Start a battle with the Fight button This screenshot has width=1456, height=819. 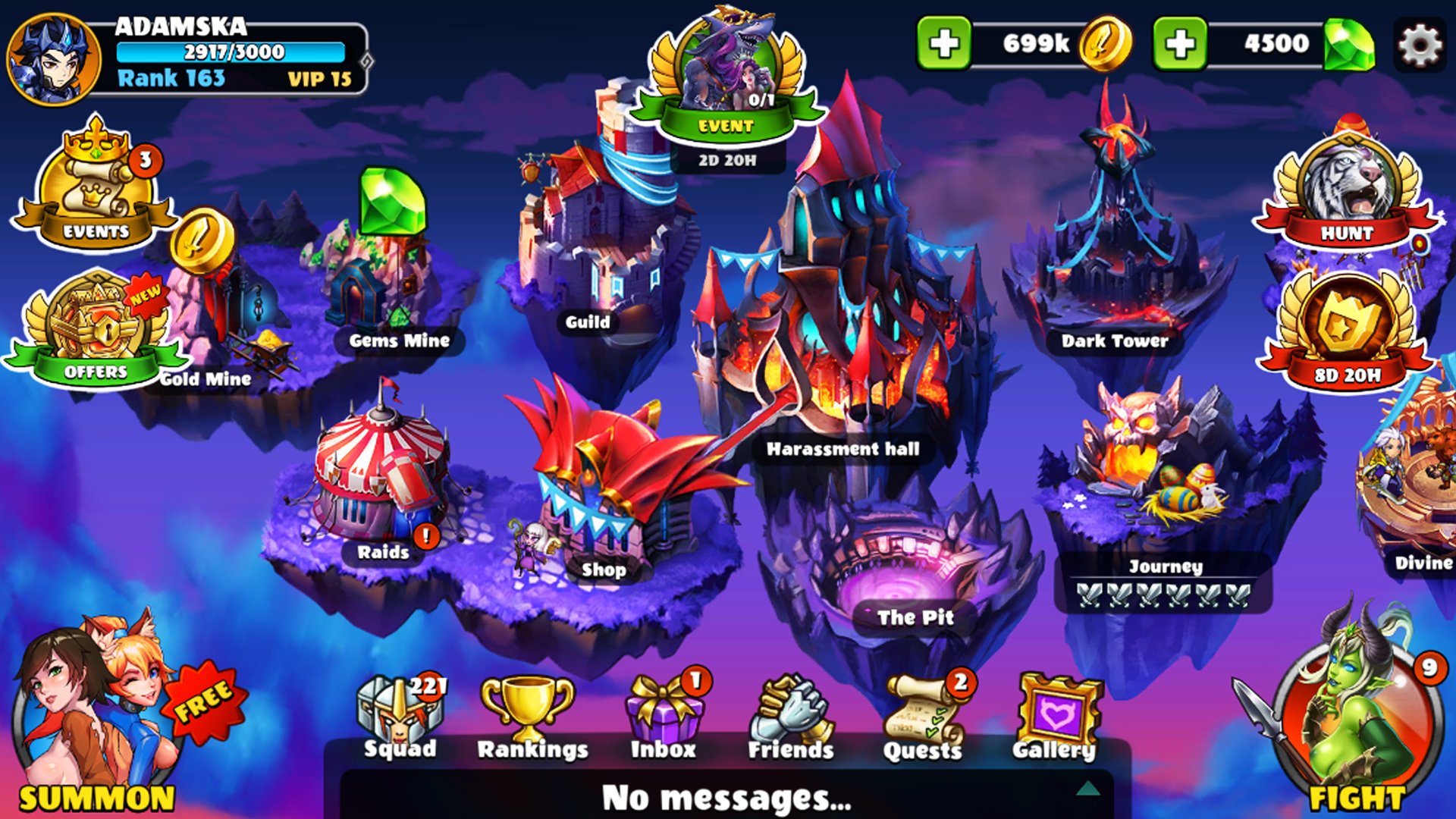click(1354, 720)
